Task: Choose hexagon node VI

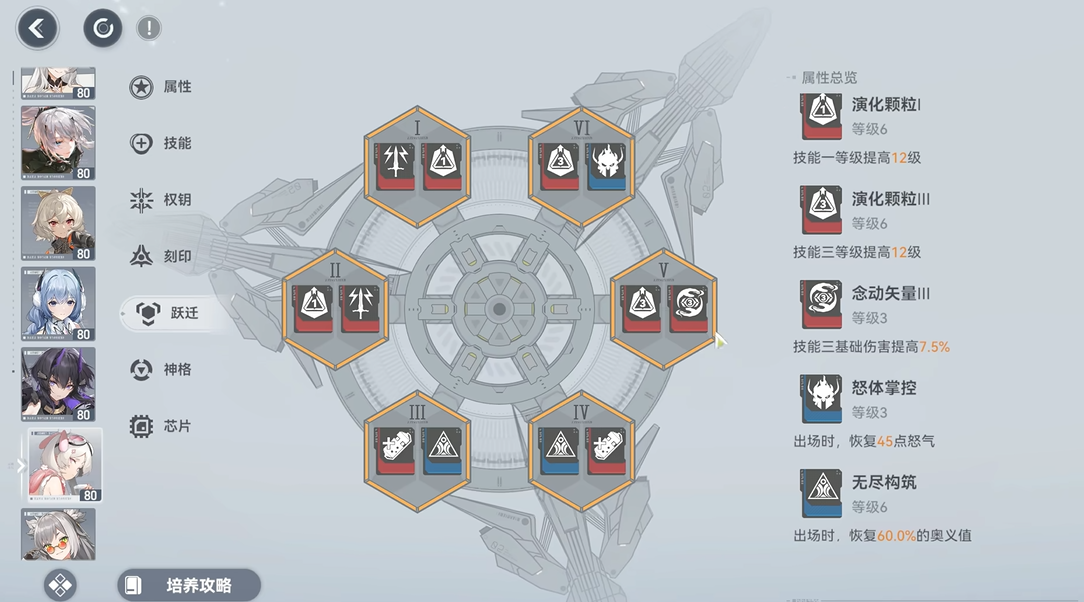Action: point(581,167)
